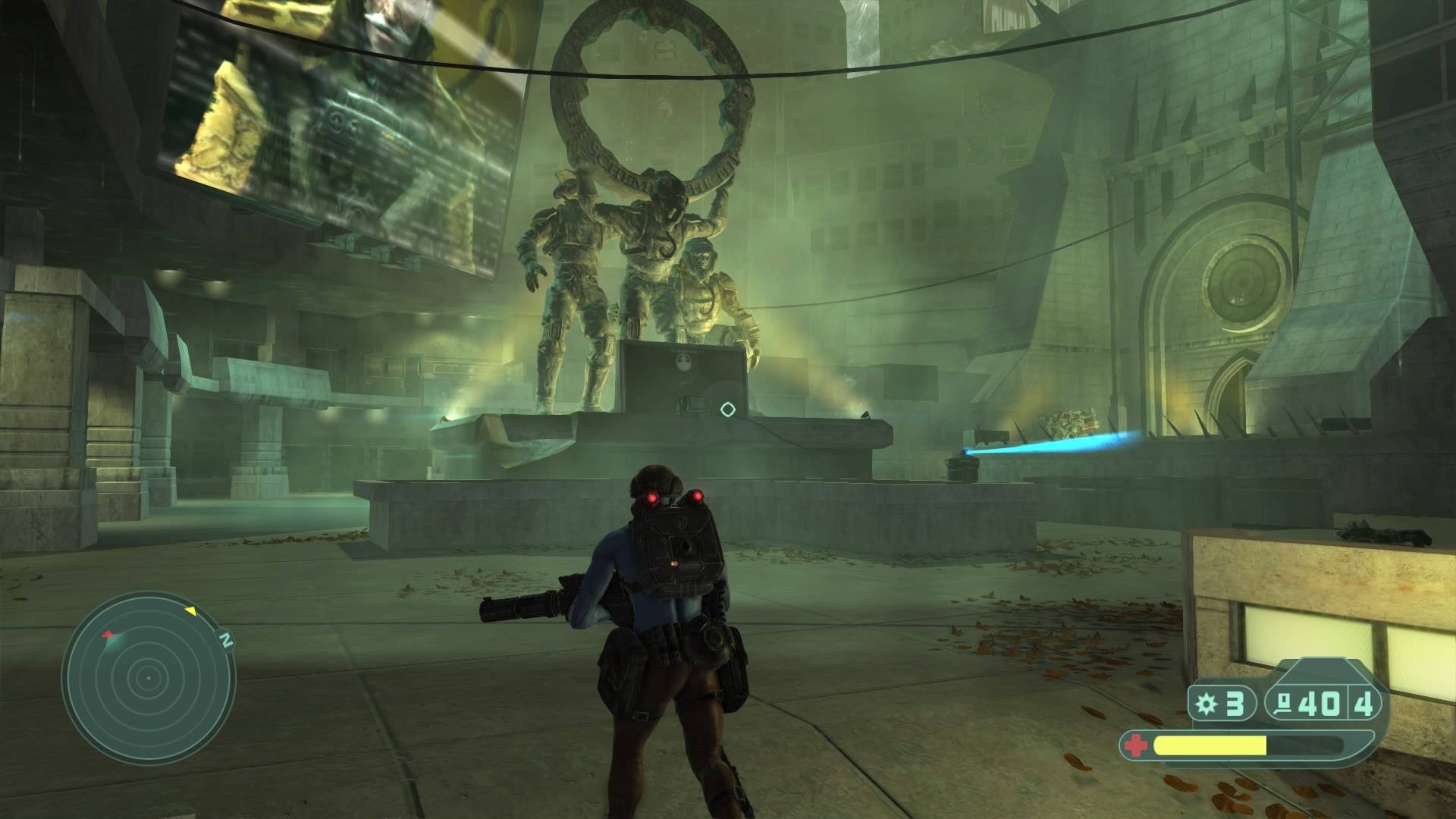Image resolution: width=1456 pixels, height=819 pixels.
Task: Click the red enemy marker on radar
Action: pos(109,633)
